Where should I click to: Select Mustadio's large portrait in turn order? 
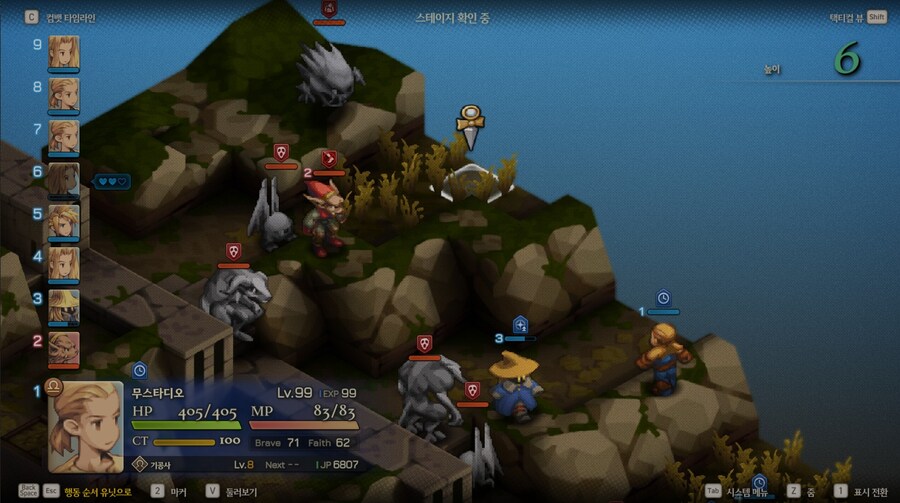tap(86, 427)
